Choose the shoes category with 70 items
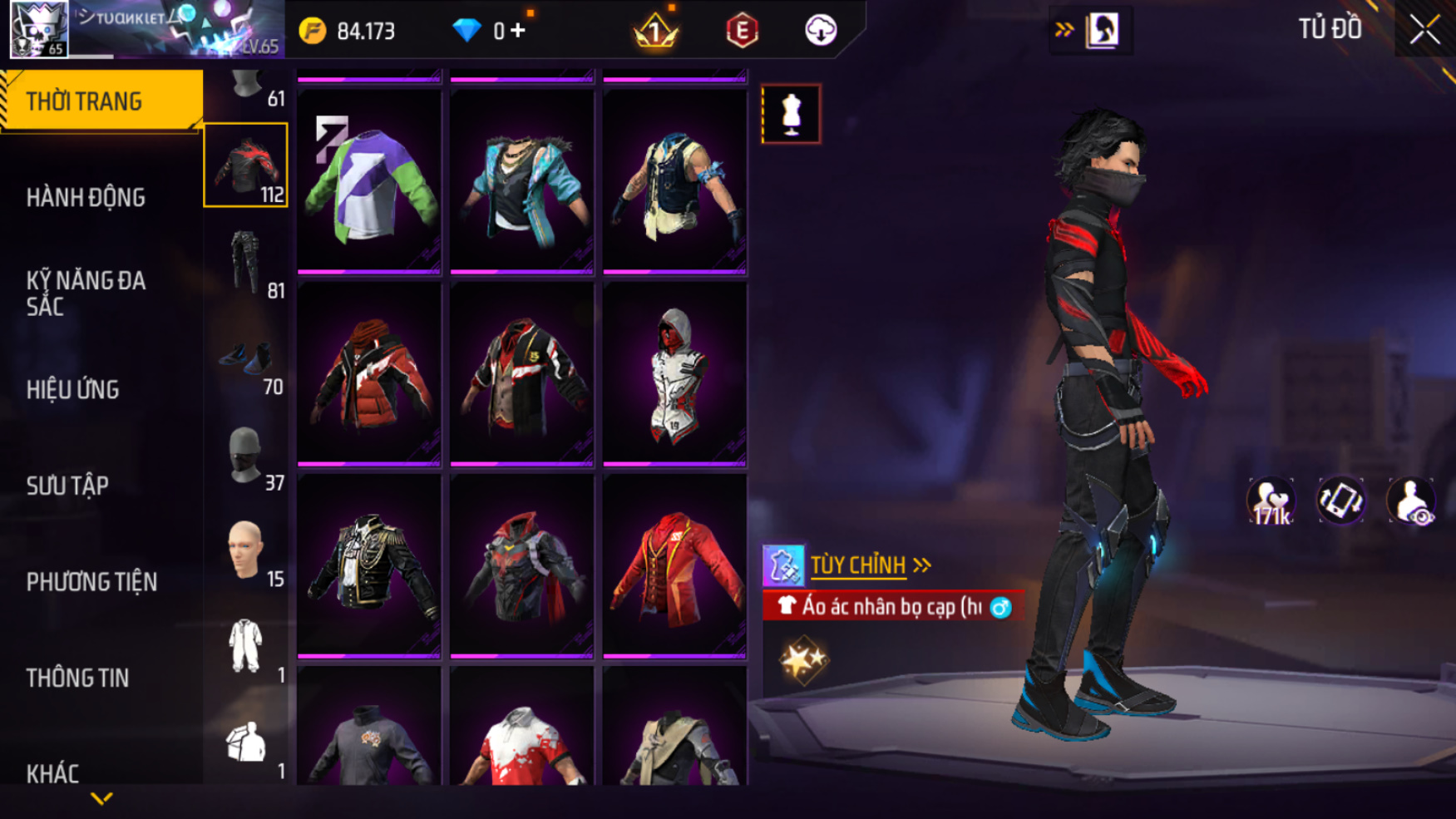Screen dimensions: 1456x819 (246, 360)
